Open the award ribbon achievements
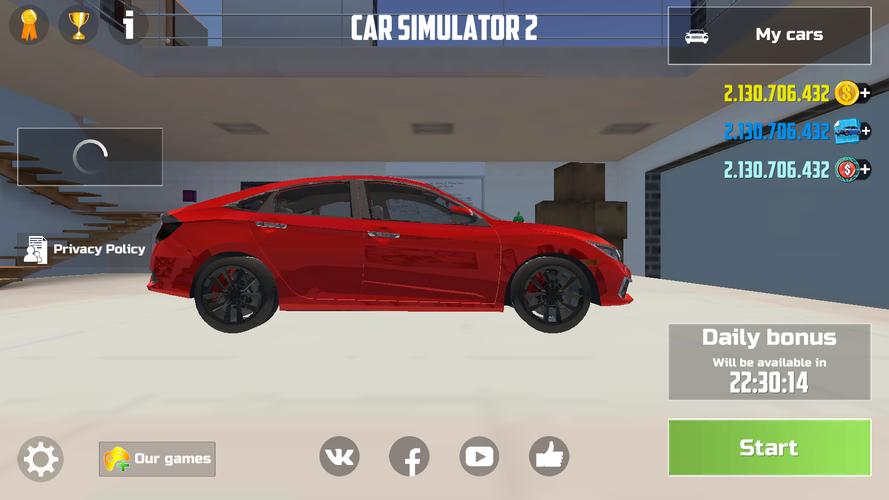This screenshot has width=889, height=500. click(x=28, y=24)
